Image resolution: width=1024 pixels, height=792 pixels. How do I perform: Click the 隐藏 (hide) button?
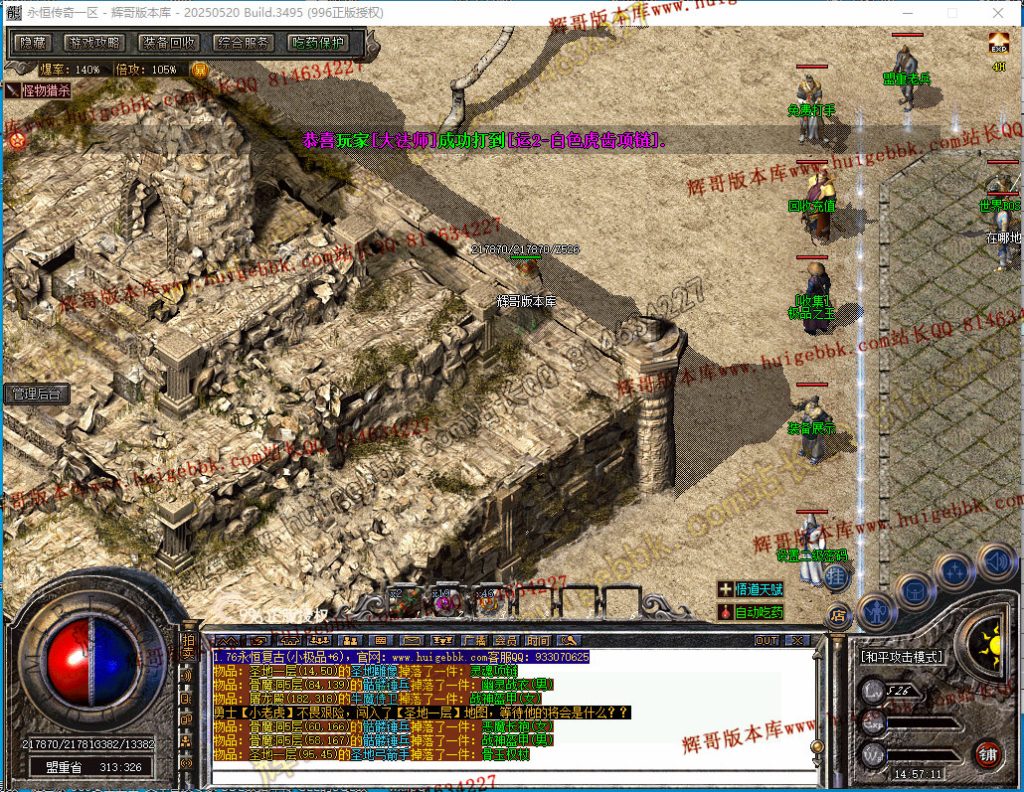tap(34, 43)
